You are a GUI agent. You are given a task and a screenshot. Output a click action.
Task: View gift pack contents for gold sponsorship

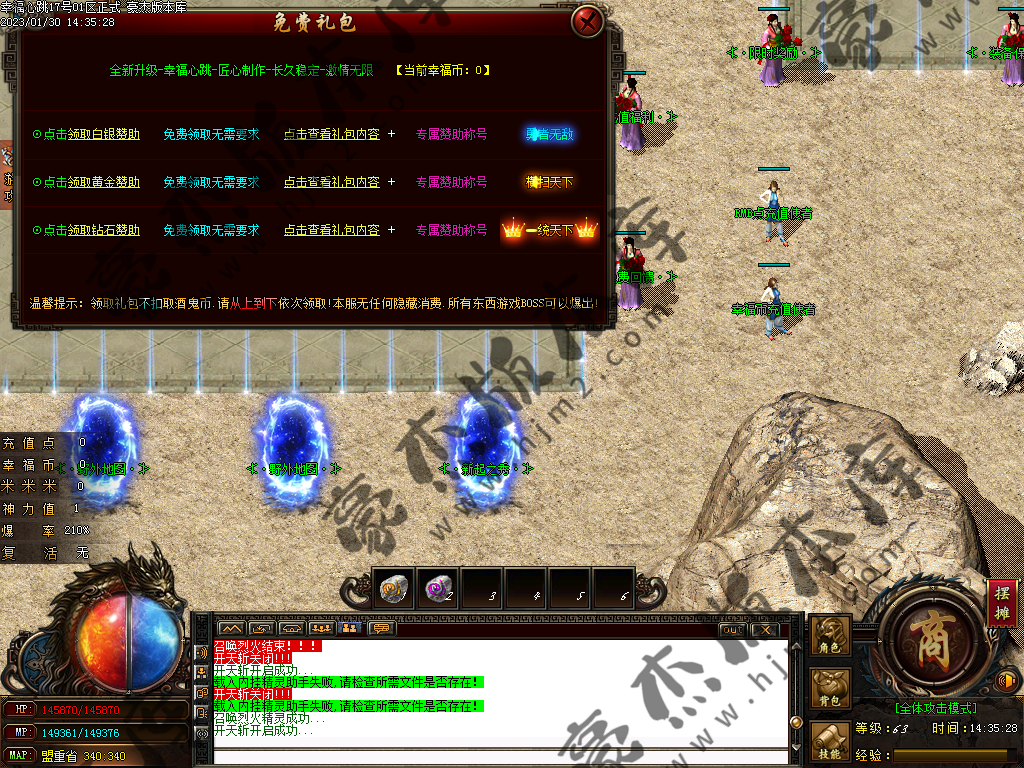coord(331,182)
